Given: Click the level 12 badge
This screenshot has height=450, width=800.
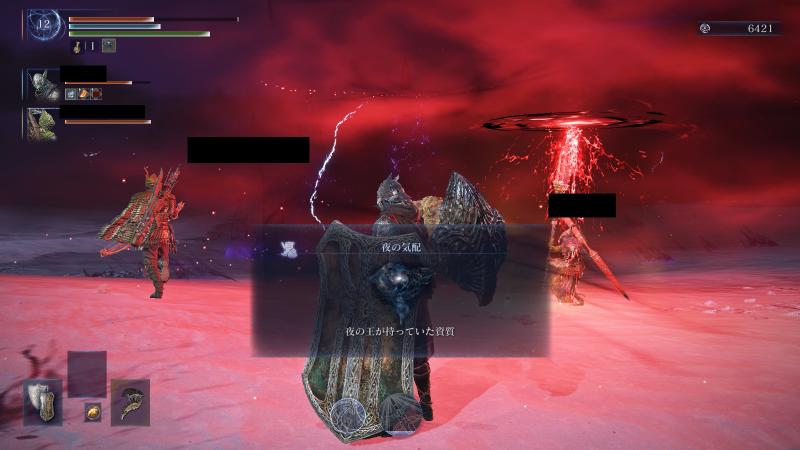Looking at the screenshot, I should 44,23.
